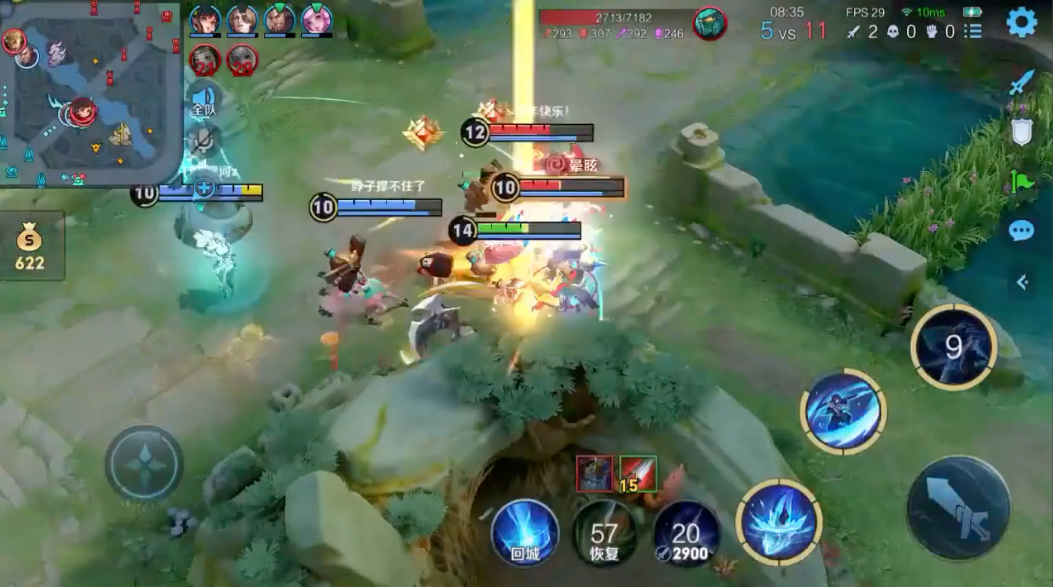This screenshot has width=1053, height=587.
Task: Attack with the sword basic attack button
Action: pos(959,507)
